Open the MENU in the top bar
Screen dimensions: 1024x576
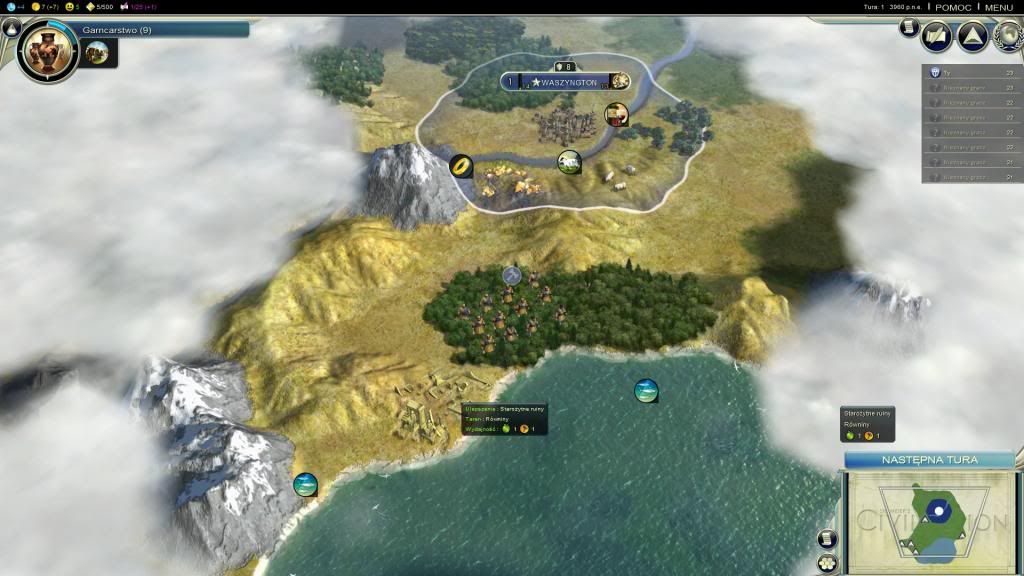point(998,7)
